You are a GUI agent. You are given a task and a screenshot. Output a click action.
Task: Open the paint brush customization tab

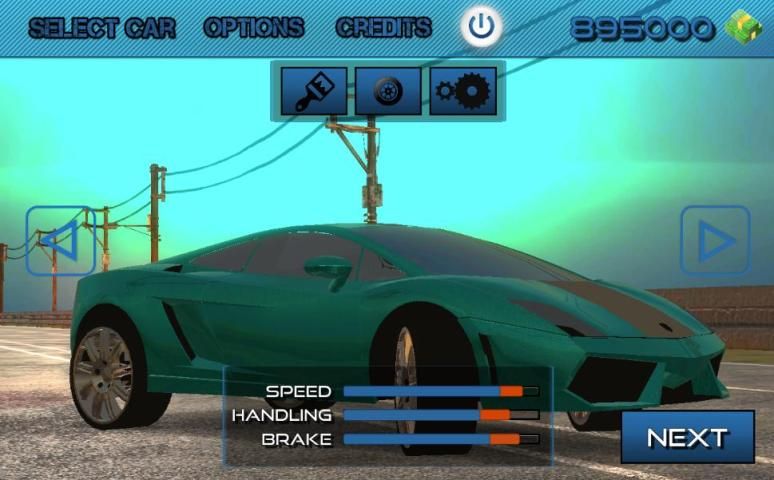pos(314,92)
